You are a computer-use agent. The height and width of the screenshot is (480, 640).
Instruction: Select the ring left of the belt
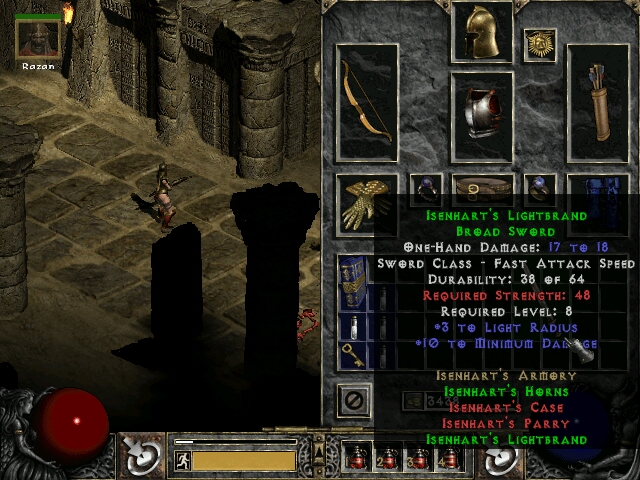(x=427, y=186)
